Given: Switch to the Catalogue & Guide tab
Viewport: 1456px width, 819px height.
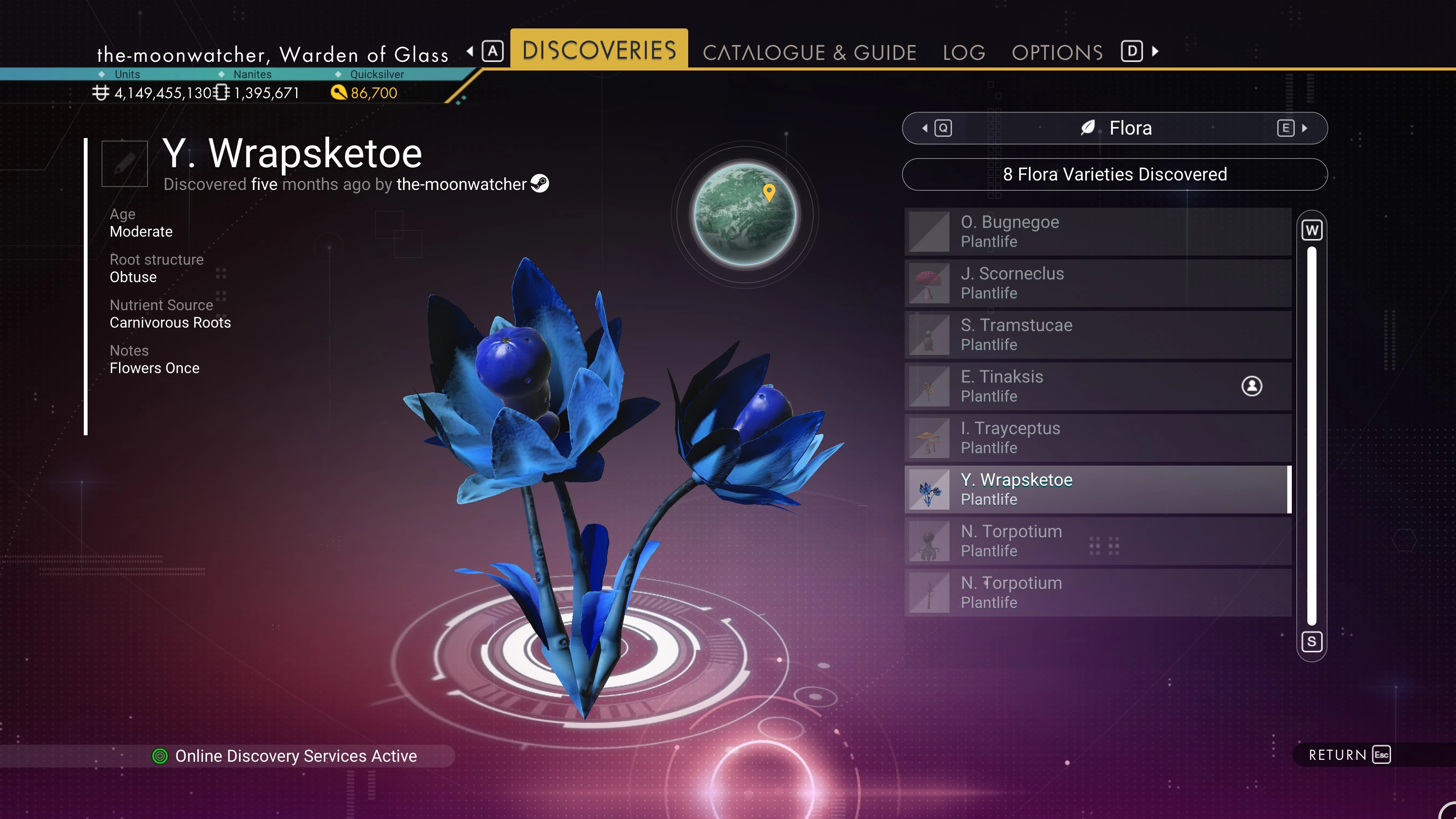Looking at the screenshot, I should click(809, 53).
